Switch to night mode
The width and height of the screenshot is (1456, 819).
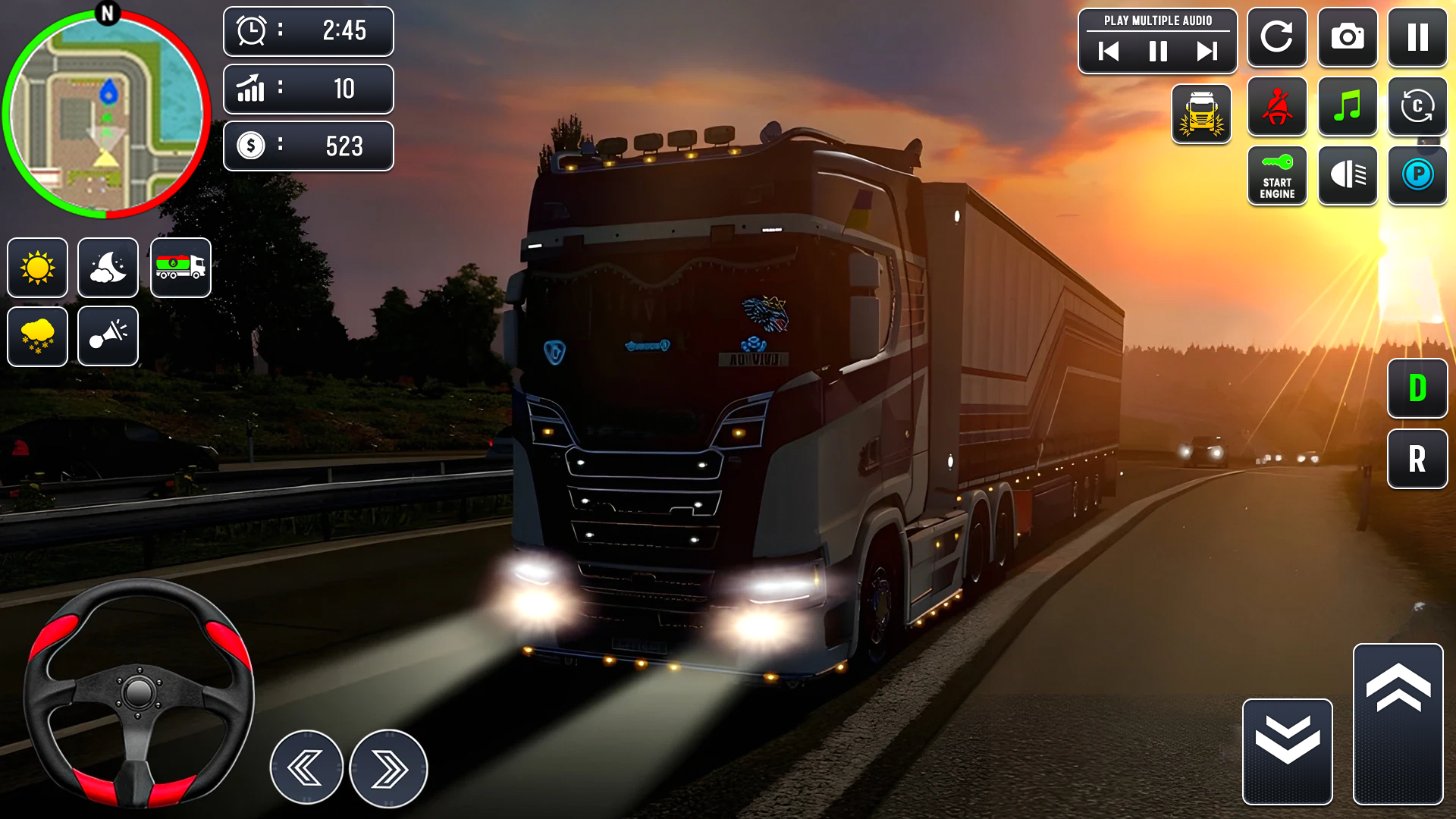(x=108, y=268)
